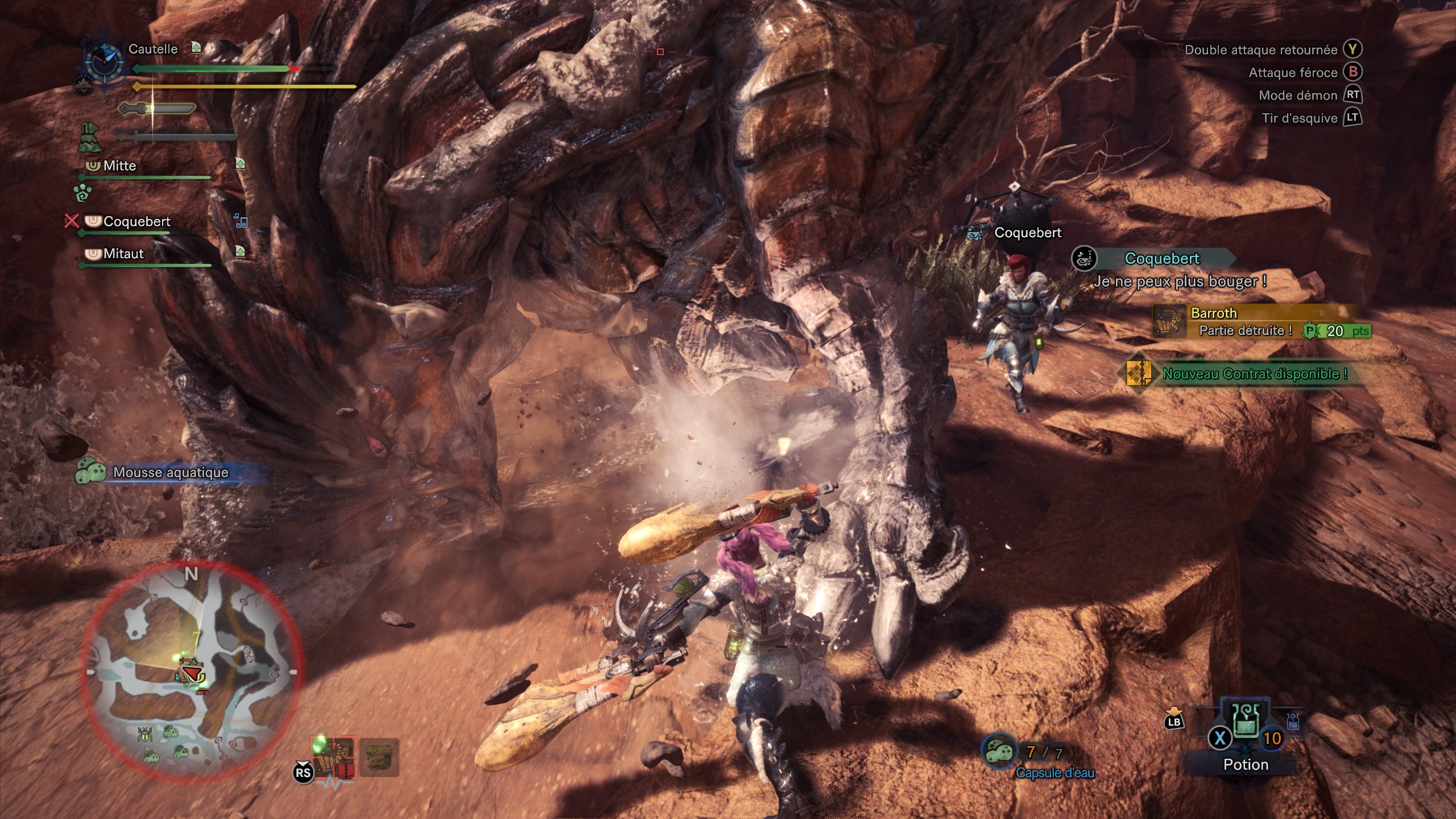The image size is (1456, 819).
Task: Select Mitaut in the party list
Action: pyautogui.click(x=123, y=254)
